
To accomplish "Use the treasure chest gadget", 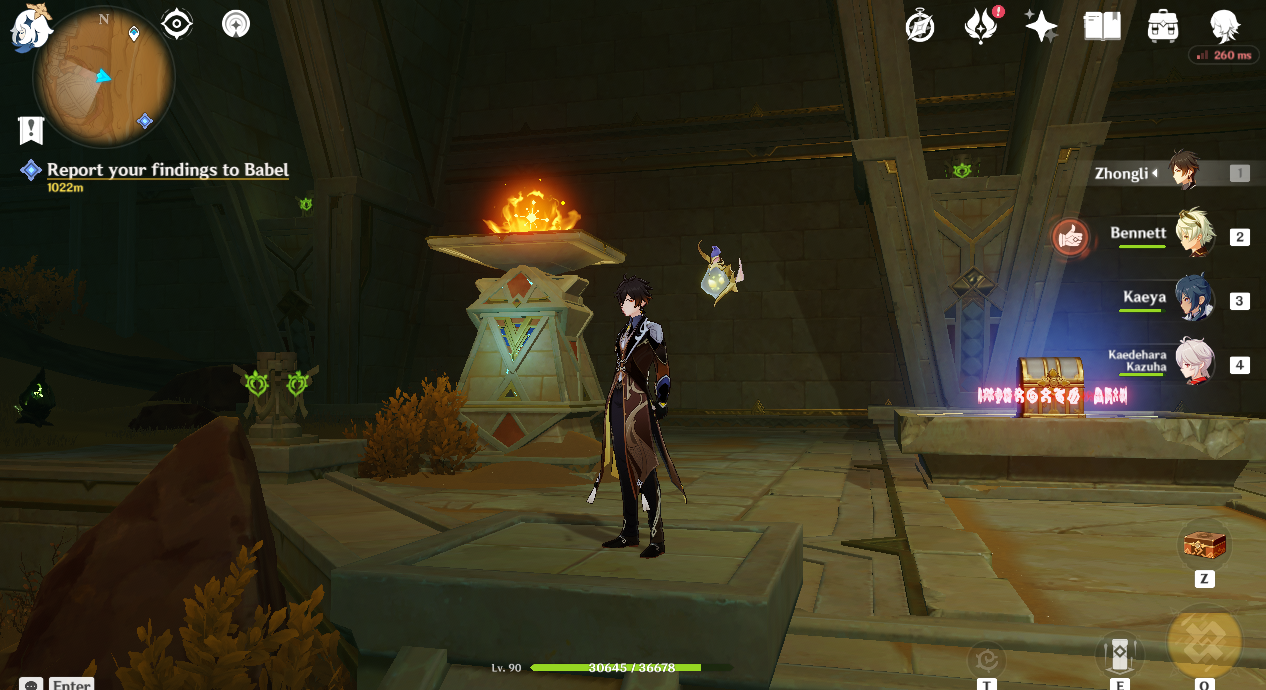I will (1204, 545).
